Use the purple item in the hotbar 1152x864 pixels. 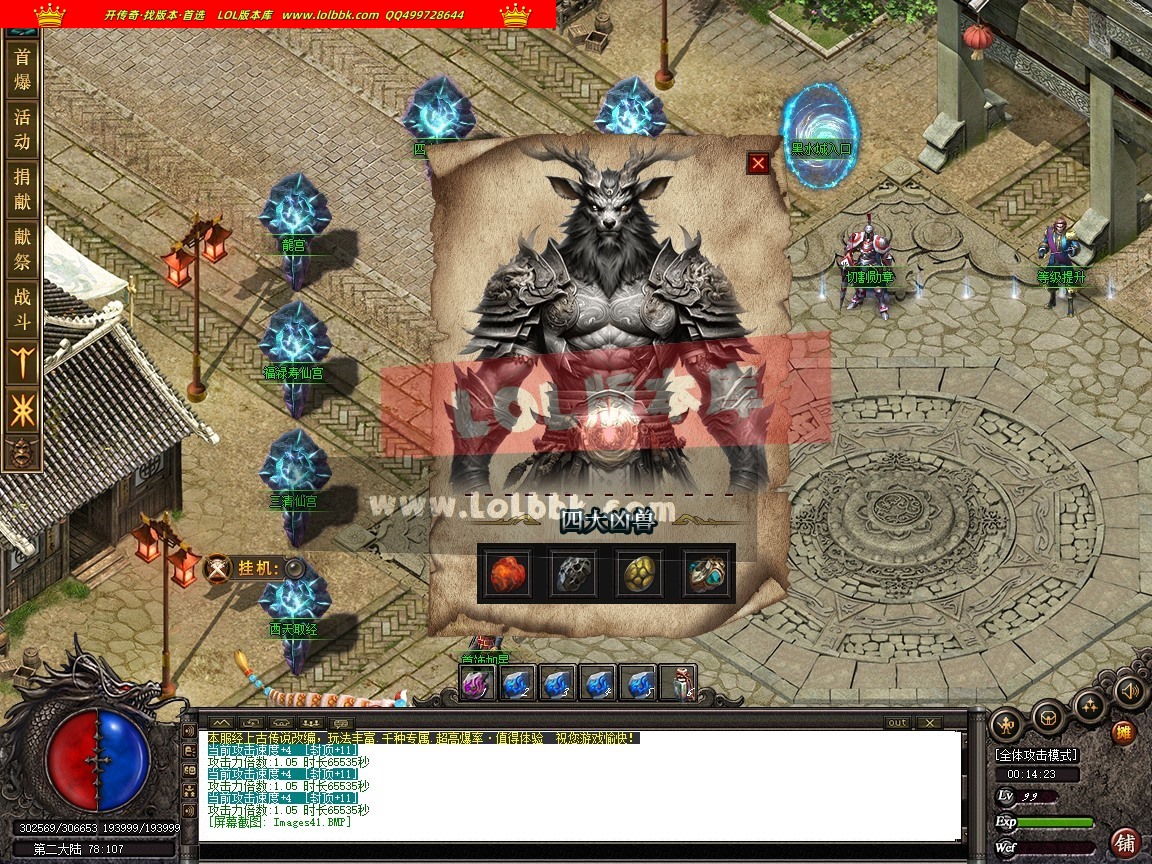pos(475,683)
